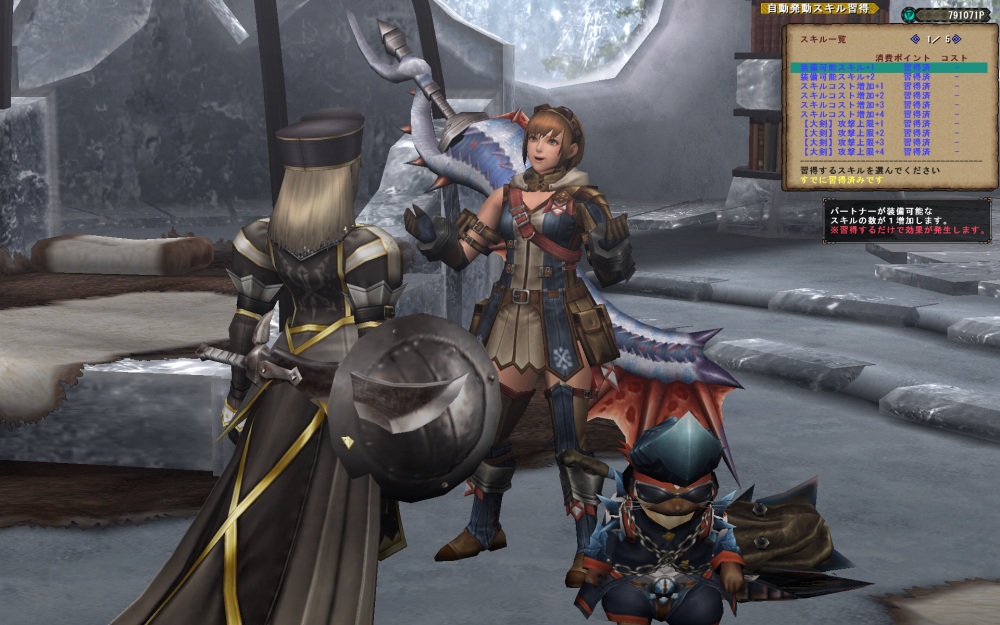1000x625 pixels.
Task: Select the 装備可能スキル+1 skill row
Action: click(838, 68)
